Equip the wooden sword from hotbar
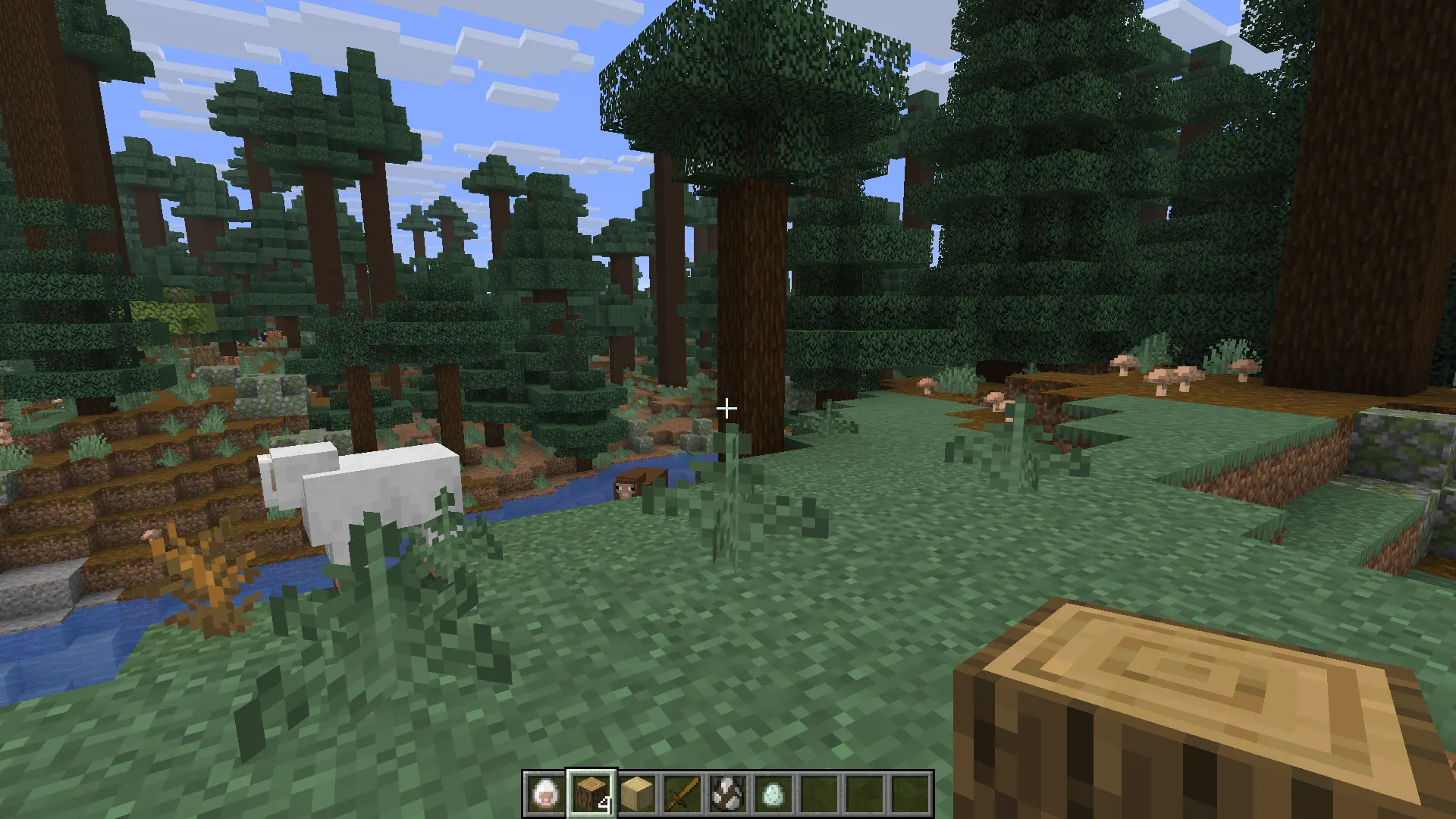Image resolution: width=1456 pixels, height=819 pixels. 682,794
